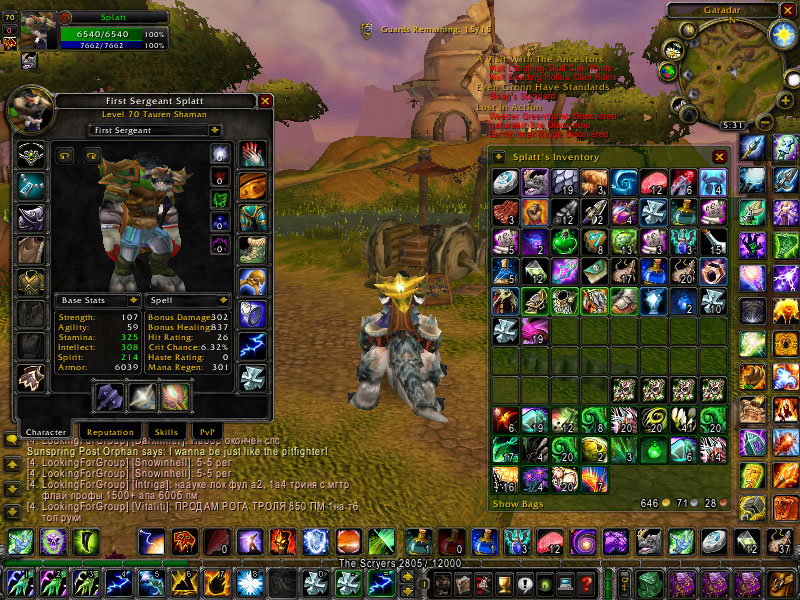Switch to the Reputation tab

pos(108,432)
